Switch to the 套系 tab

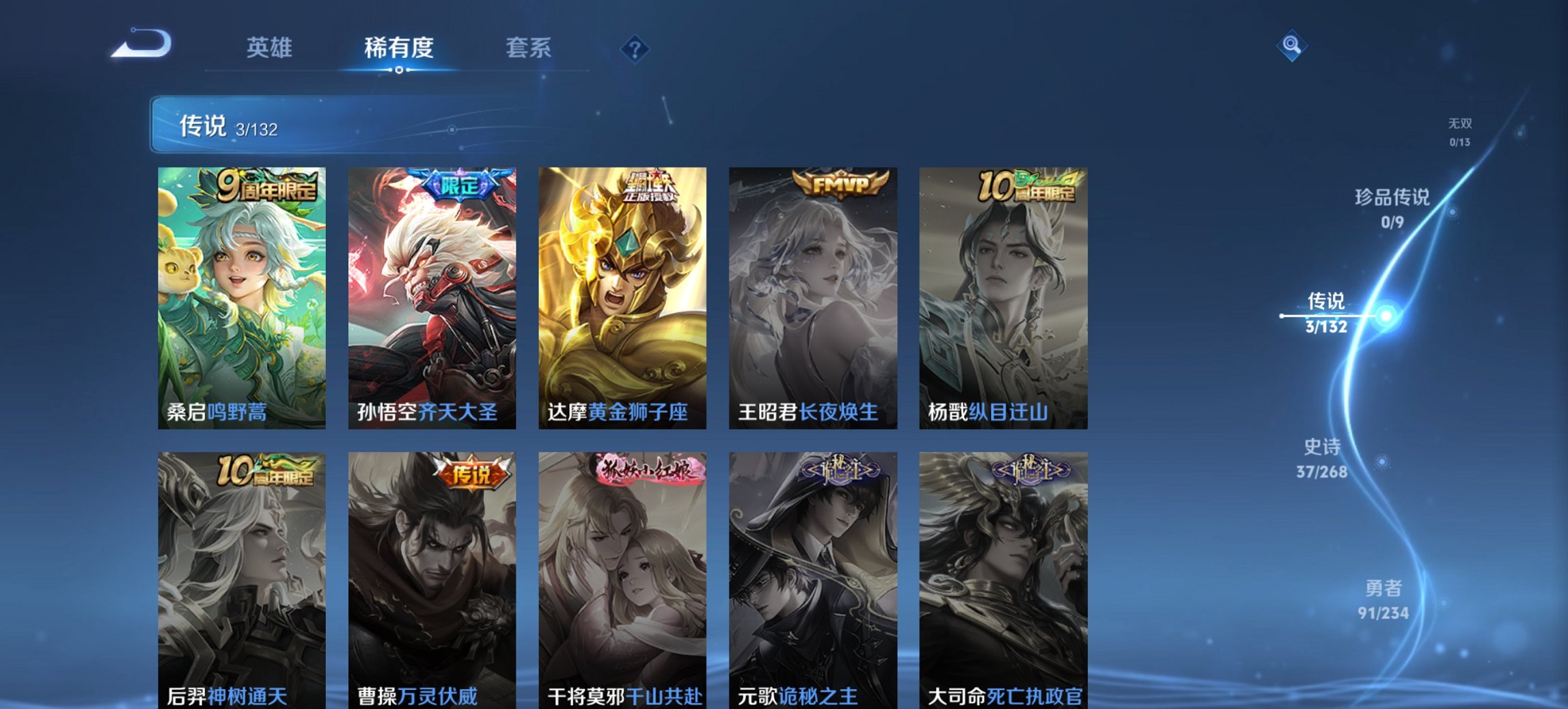(529, 48)
